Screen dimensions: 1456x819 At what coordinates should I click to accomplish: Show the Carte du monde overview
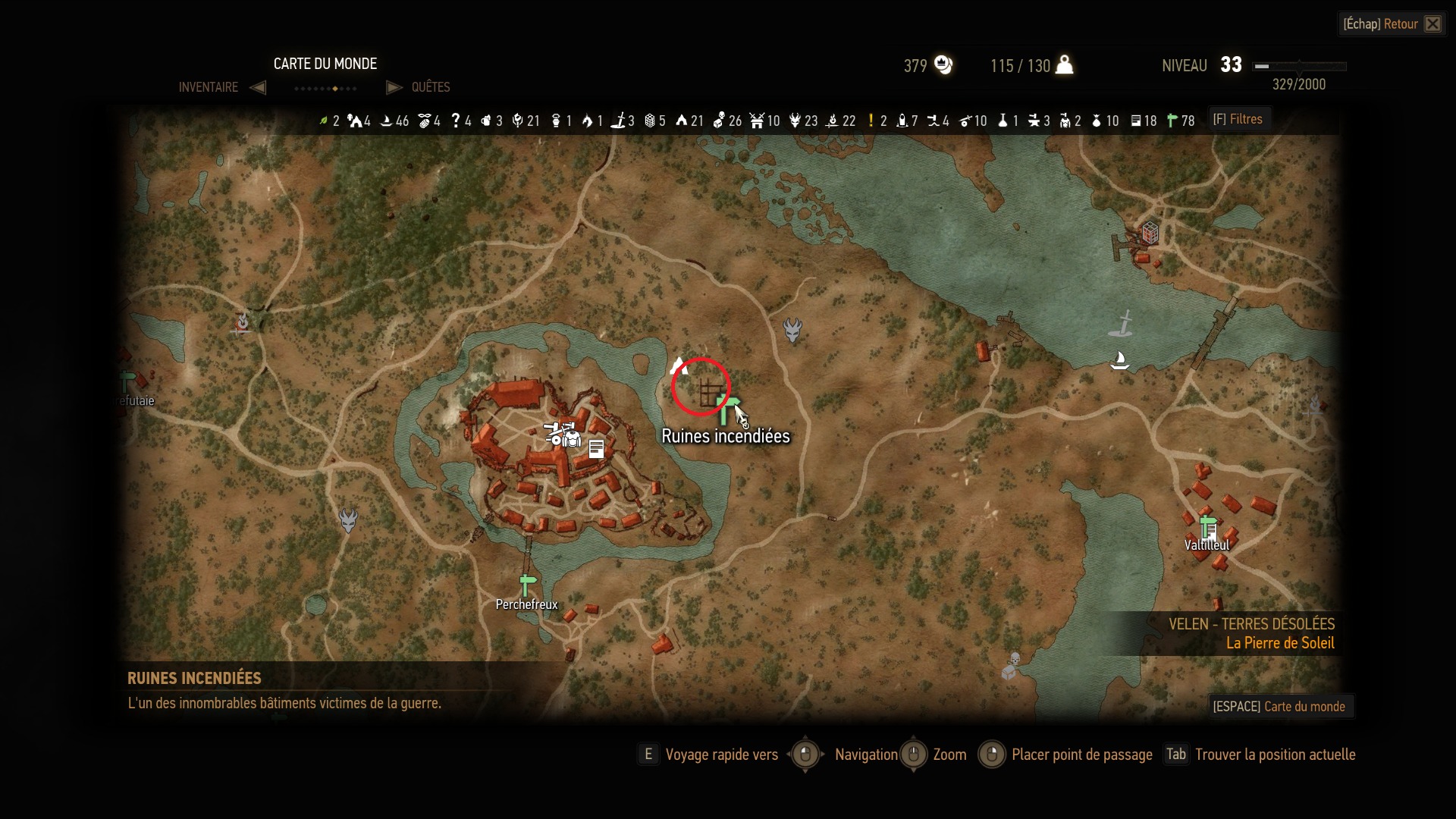click(x=1280, y=707)
